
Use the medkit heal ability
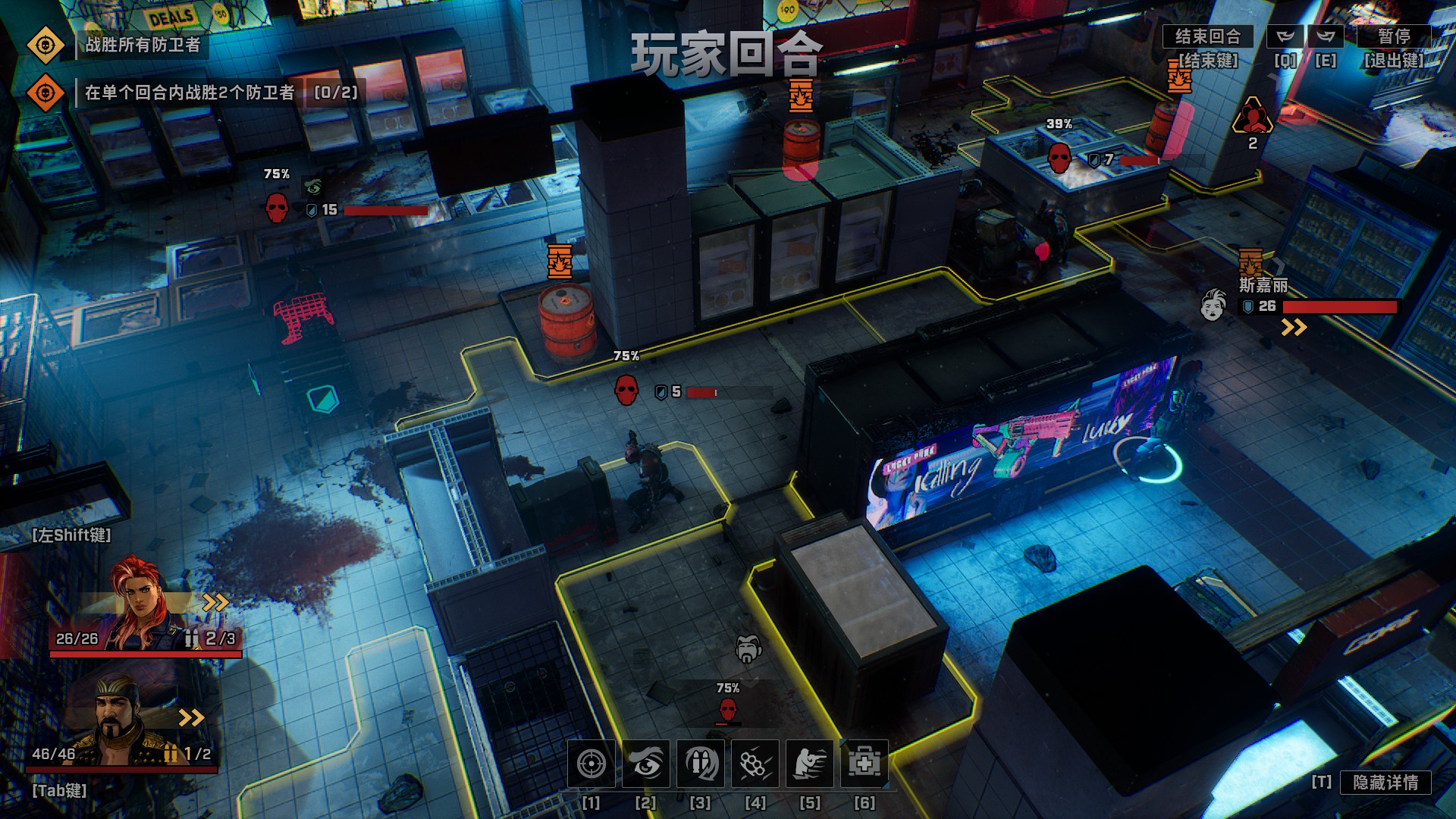pyautogui.click(x=864, y=764)
